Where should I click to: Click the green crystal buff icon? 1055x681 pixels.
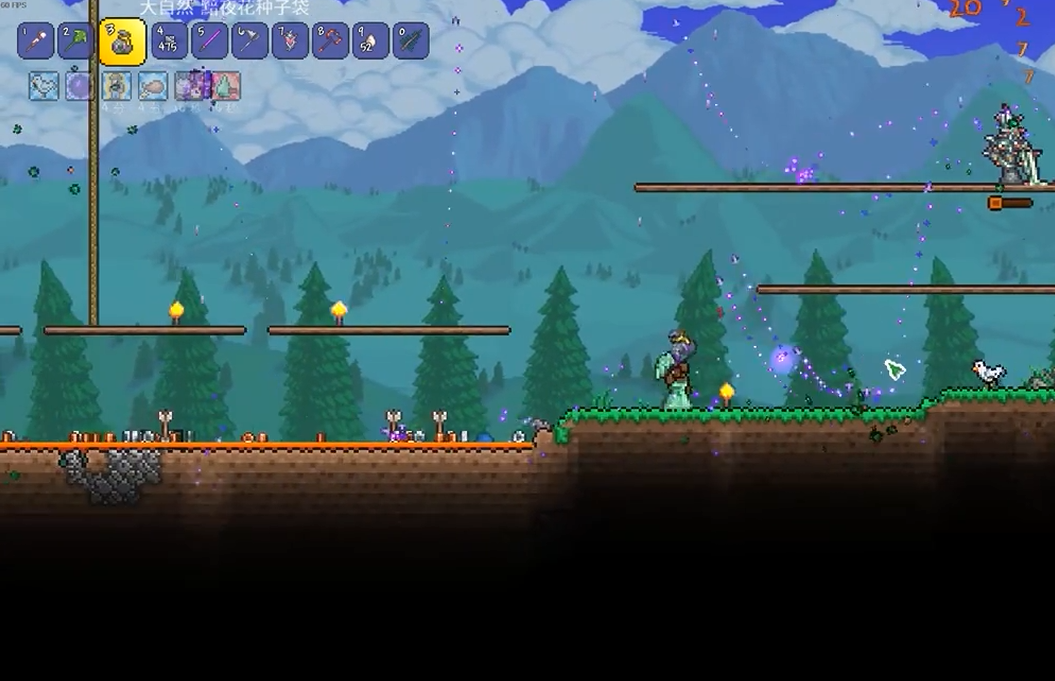point(225,86)
